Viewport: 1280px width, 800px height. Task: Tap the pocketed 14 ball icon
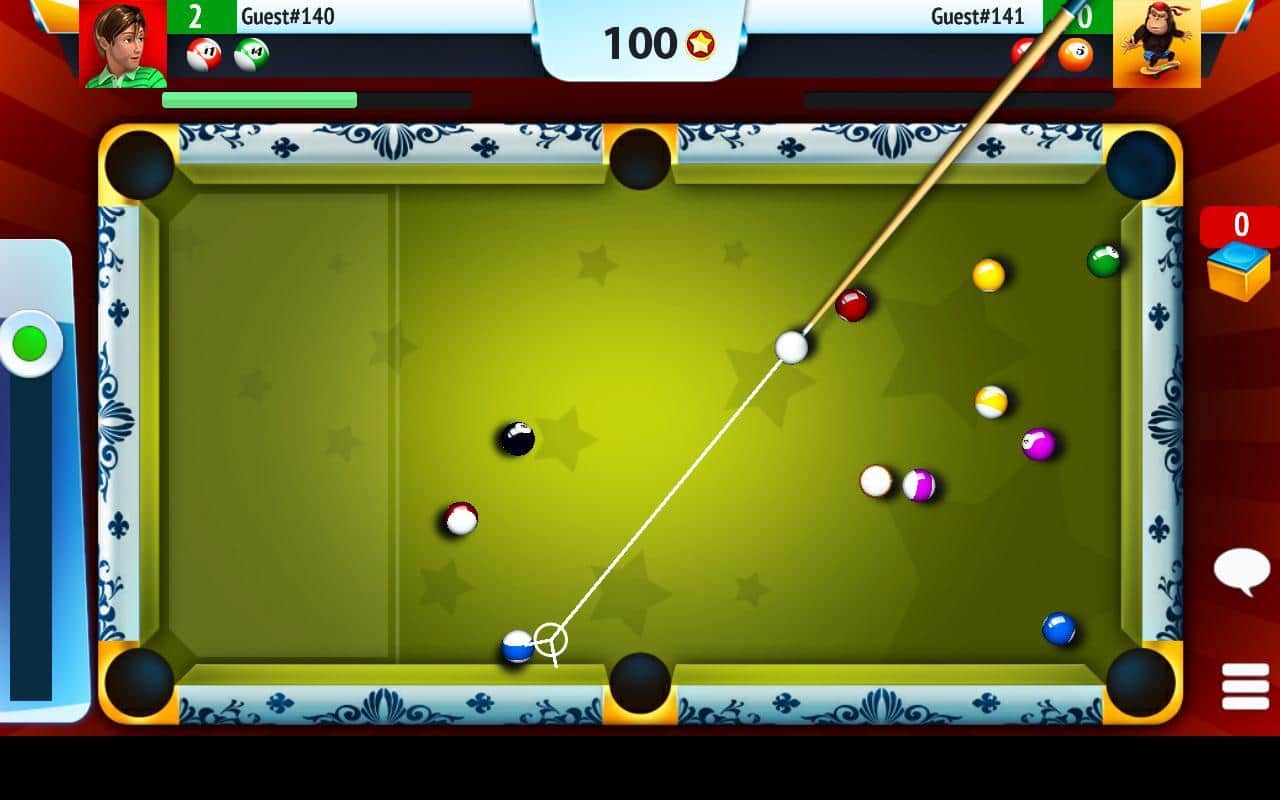[250, 54]
